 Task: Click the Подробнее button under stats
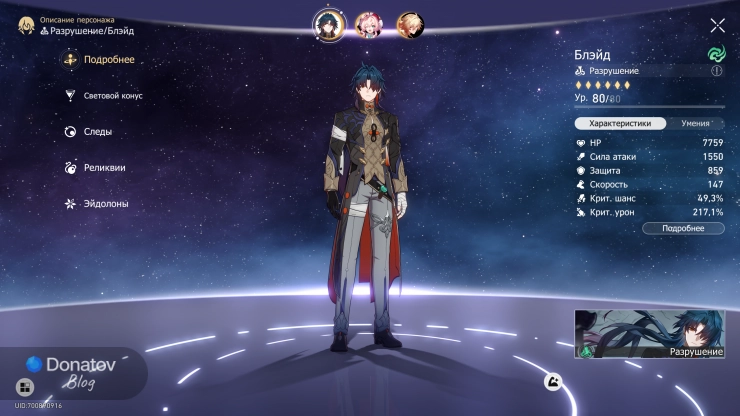tap(682, 228)
